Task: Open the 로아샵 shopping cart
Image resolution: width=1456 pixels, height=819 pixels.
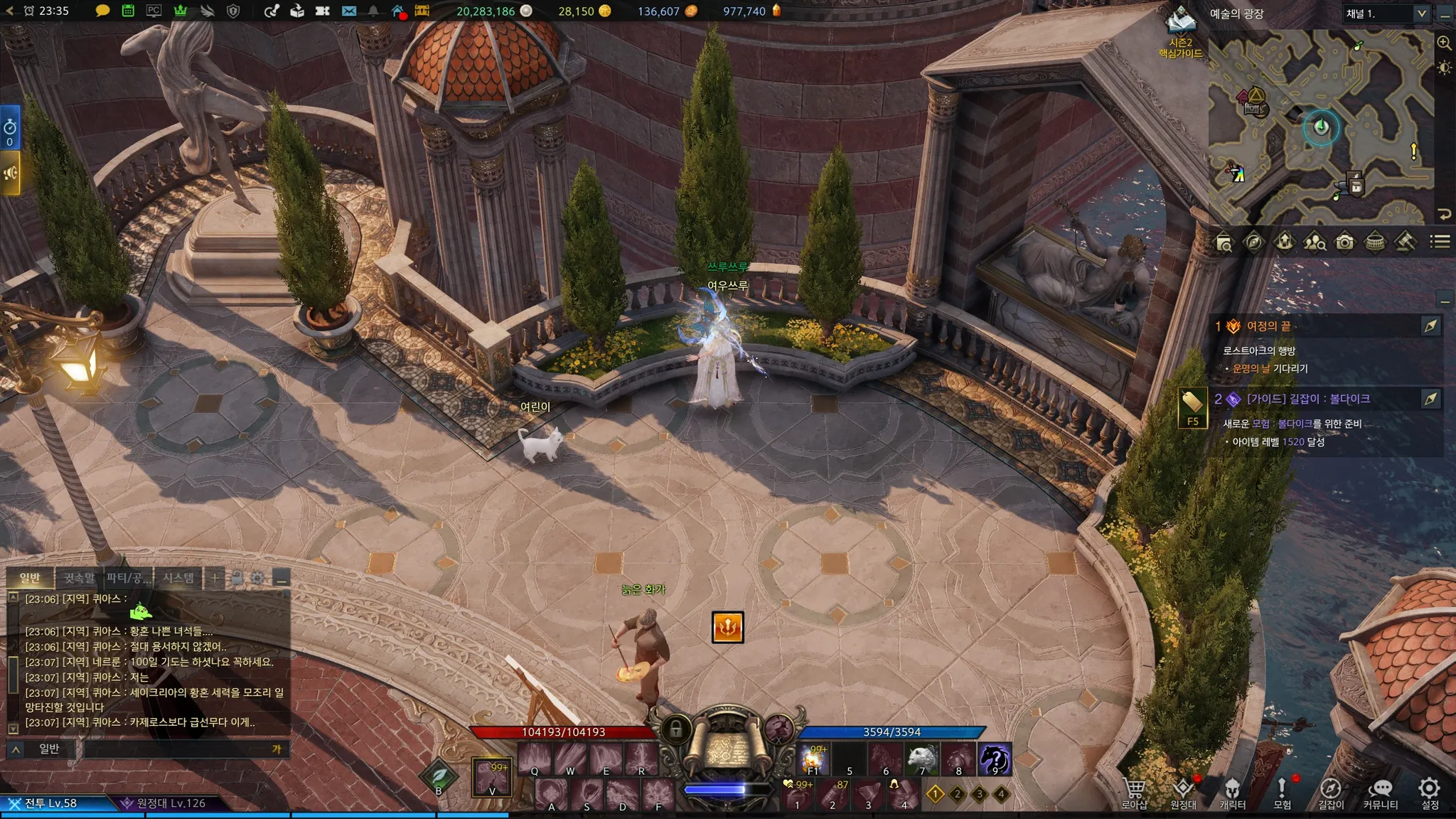Action: click(x=1134, y=791)
